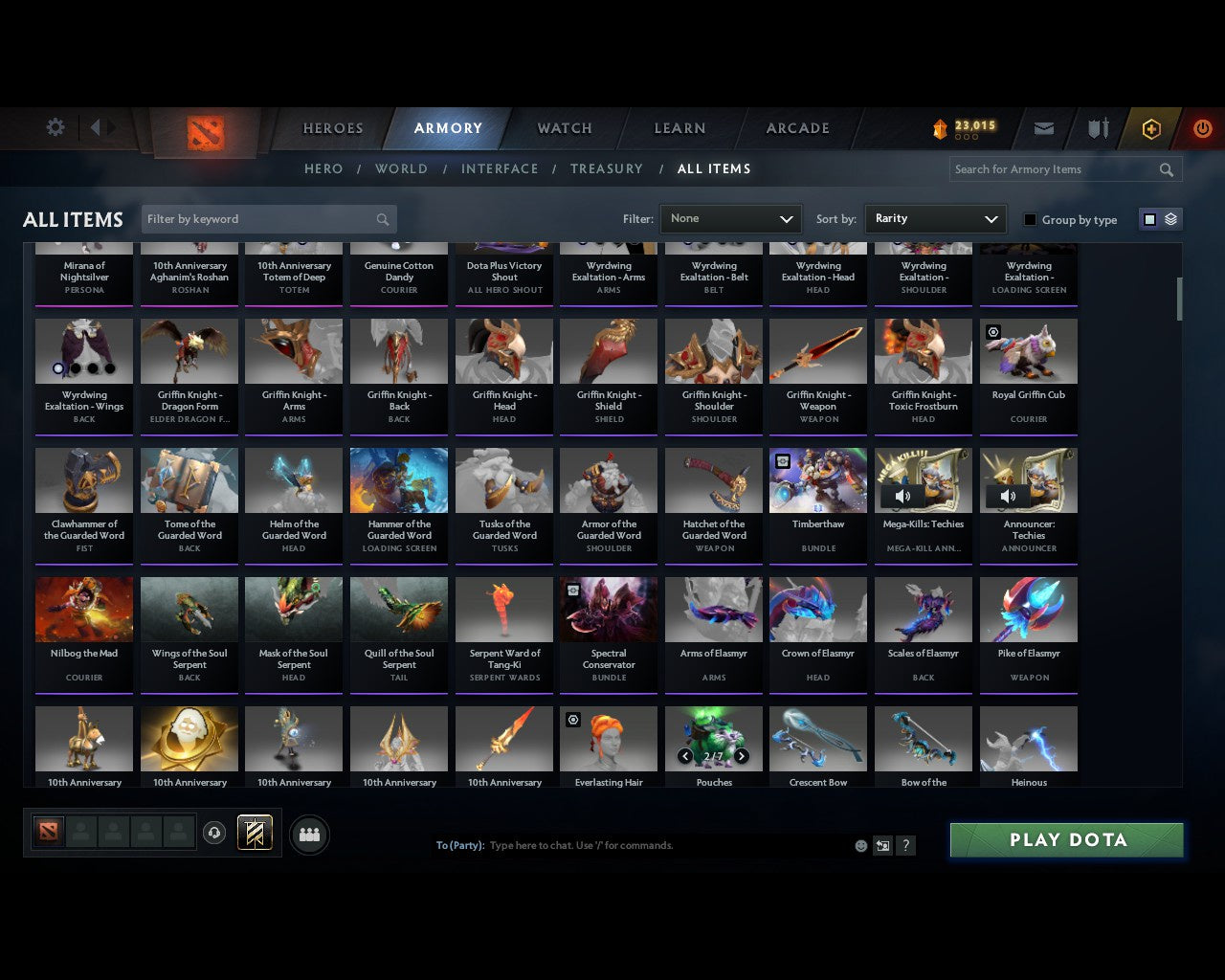Open the mail notifications envelope icon

pyautogui.click(x=1044, y=127)
